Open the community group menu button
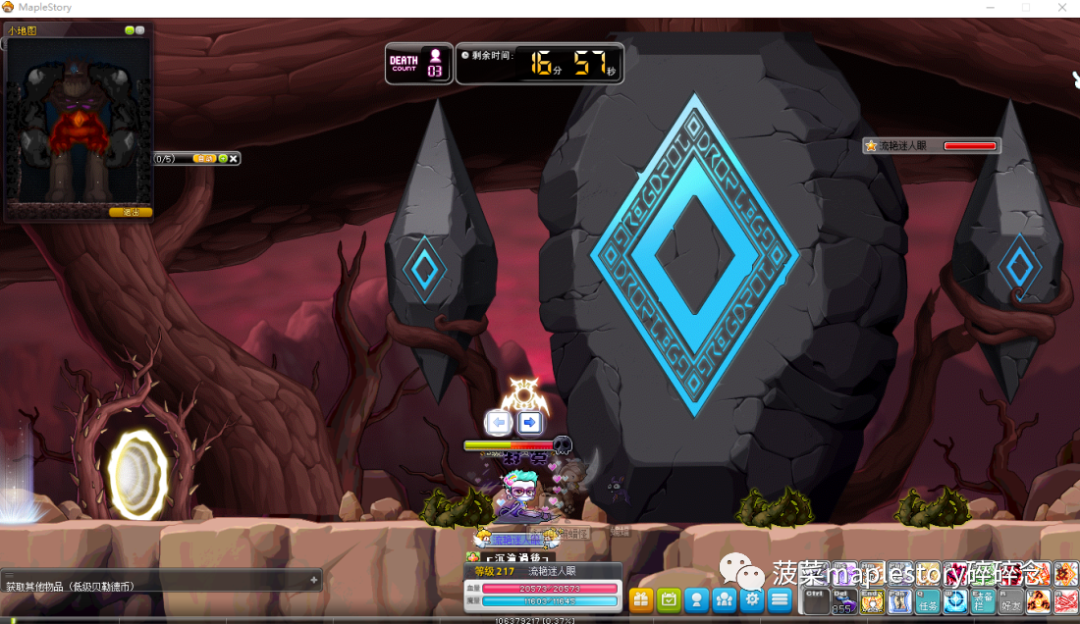Viewport: 1080px width, 624px height. tap(725, 600)
